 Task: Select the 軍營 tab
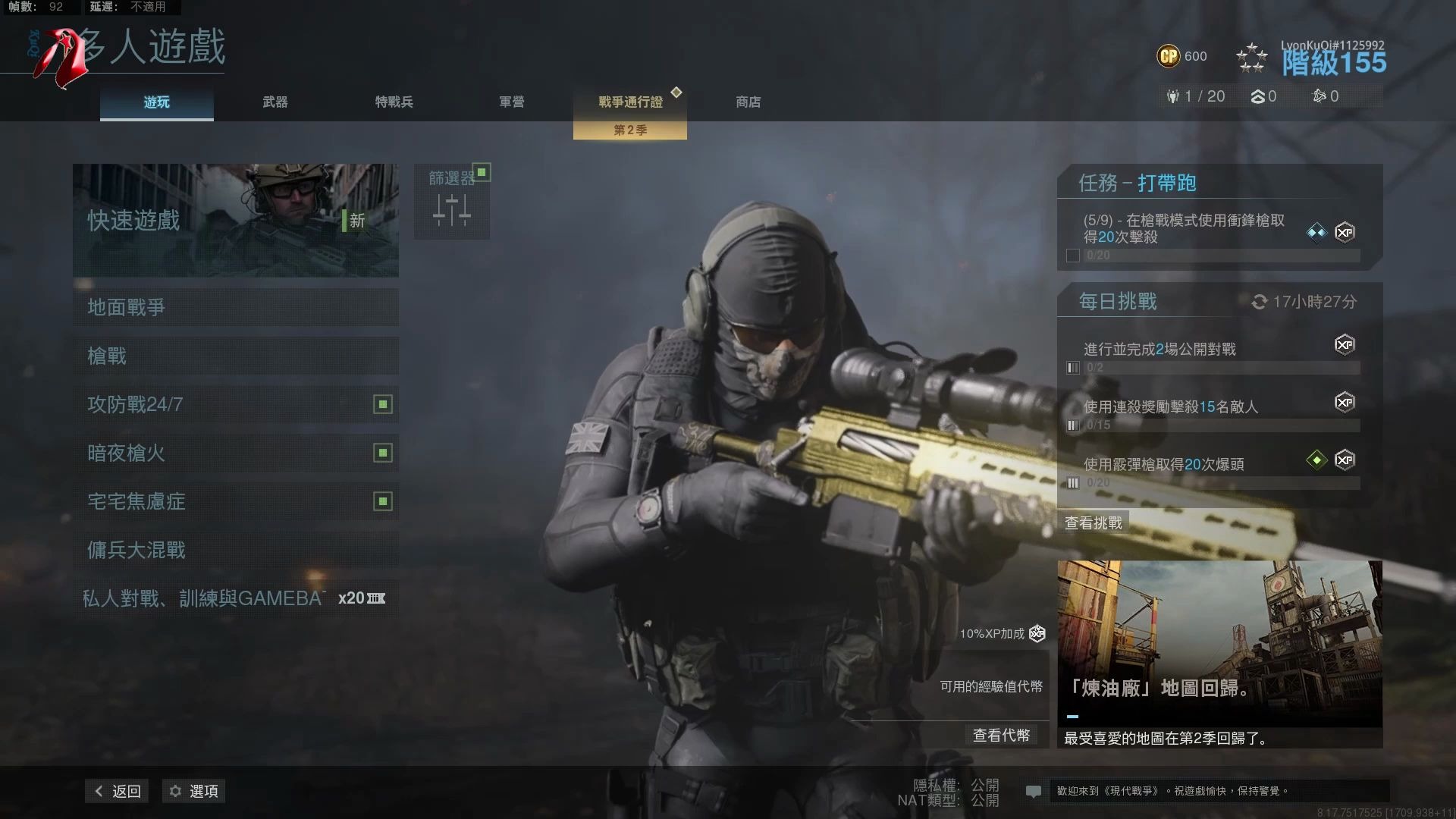pyautogui.click(x=511, y=102)
